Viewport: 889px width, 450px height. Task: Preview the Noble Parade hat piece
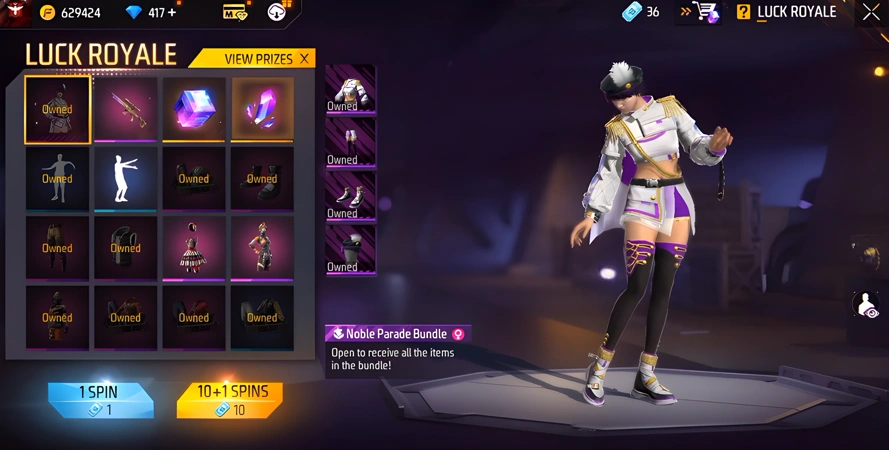pyautogui.click(x=350, y=250)
